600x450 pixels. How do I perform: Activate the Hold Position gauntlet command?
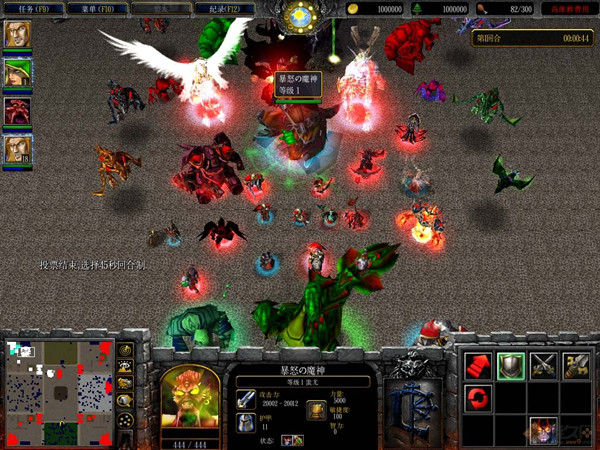(x=576, y=365)
